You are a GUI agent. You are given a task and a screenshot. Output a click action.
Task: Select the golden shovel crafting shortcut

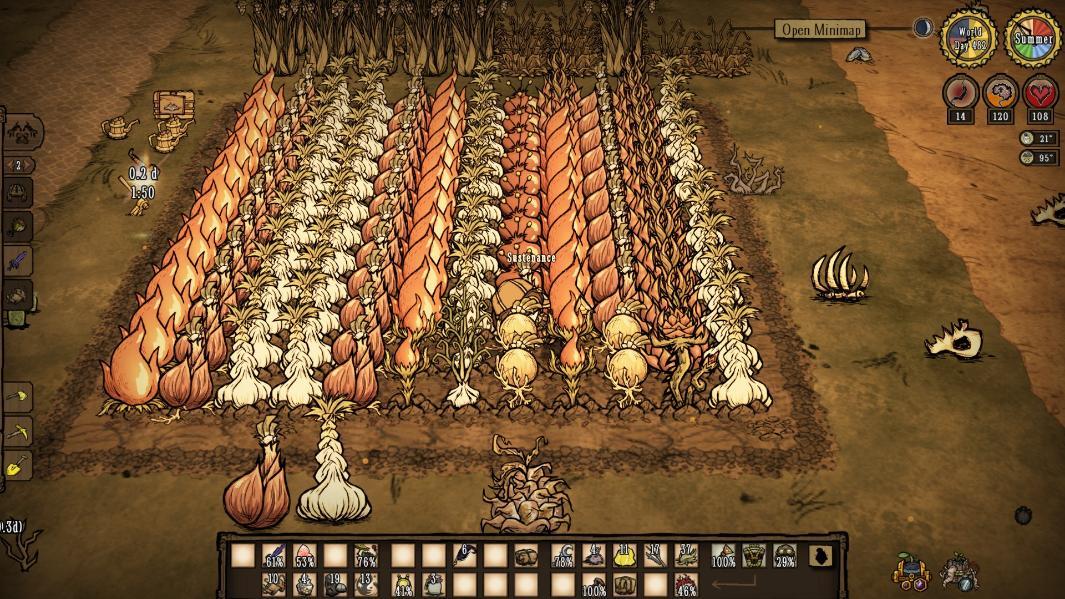pos(18,466)
